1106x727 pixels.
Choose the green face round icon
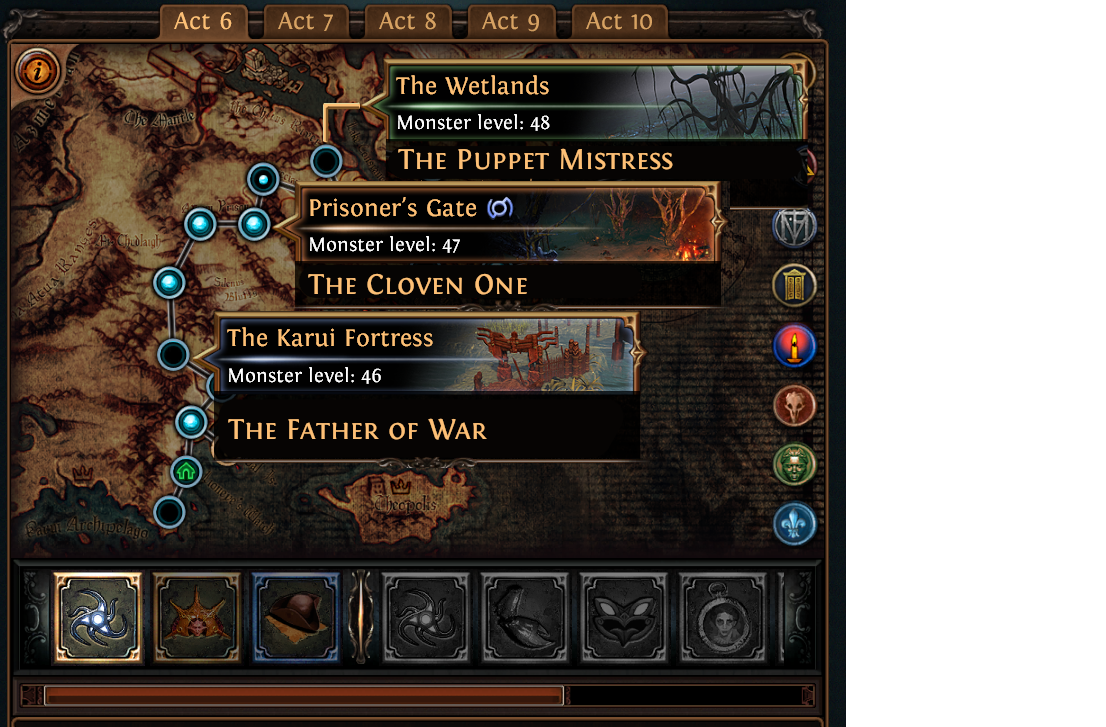point(795,464)
